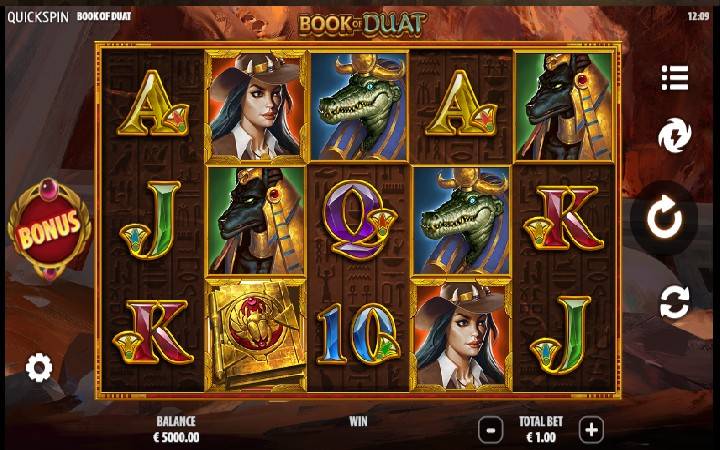Click the red BONUS medallion

(x=49, y=227)
